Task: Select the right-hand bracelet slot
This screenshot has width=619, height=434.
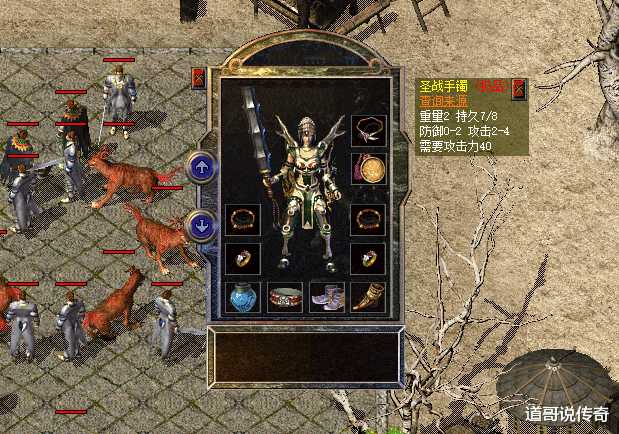Action: tap(369, 219)
